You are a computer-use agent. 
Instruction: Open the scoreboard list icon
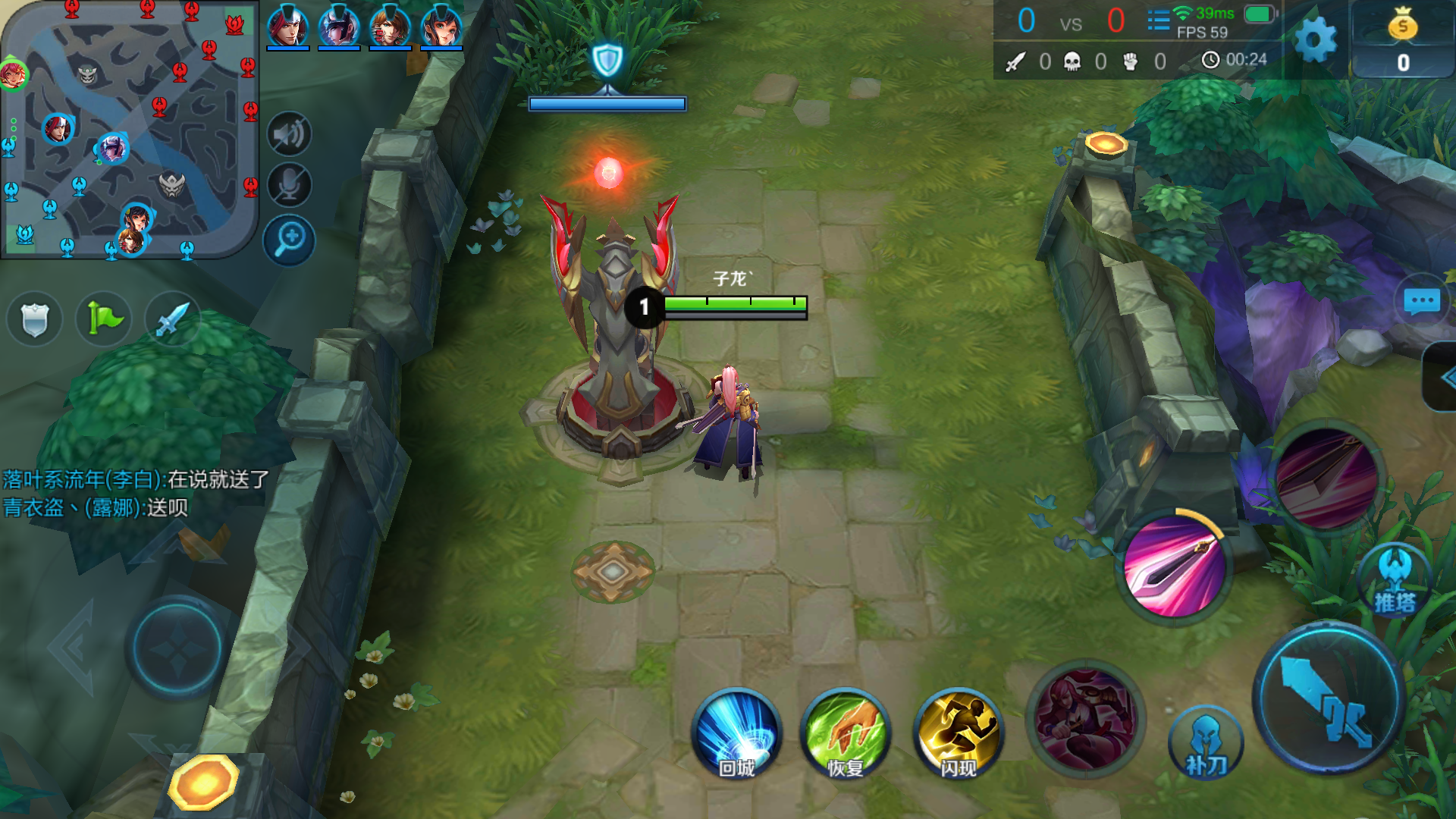(1158, 20)
